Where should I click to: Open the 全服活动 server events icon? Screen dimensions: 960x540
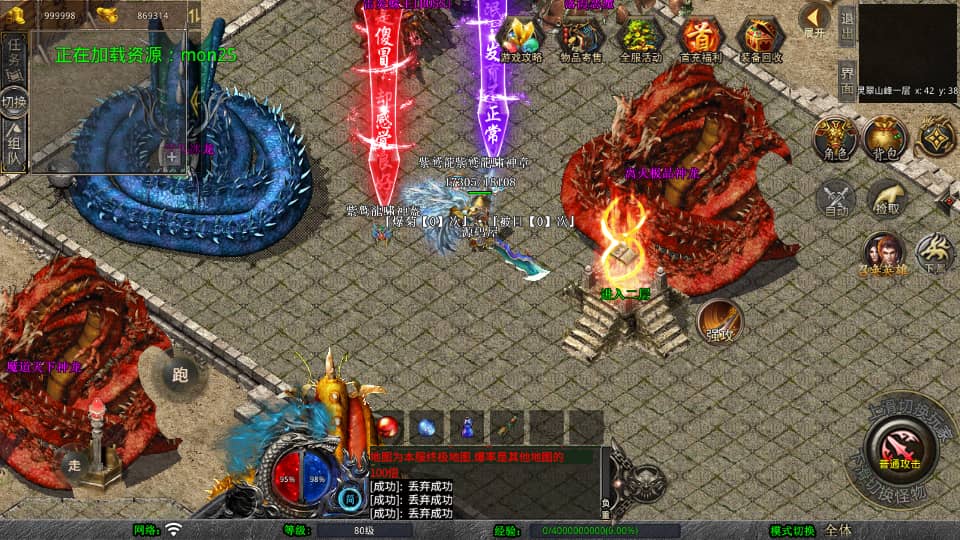coord(640,39)
